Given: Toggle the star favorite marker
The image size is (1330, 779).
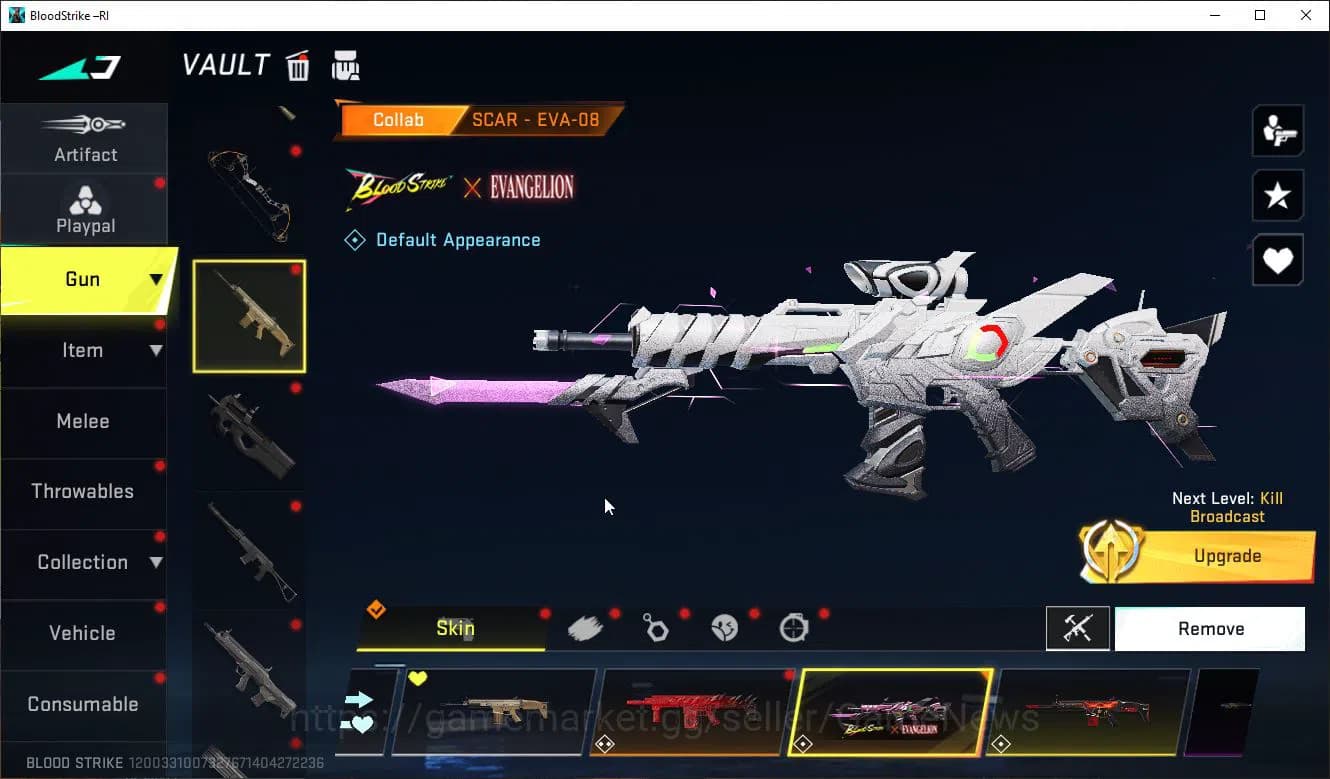Looking at the screenshot, I should pos(1277,195).
